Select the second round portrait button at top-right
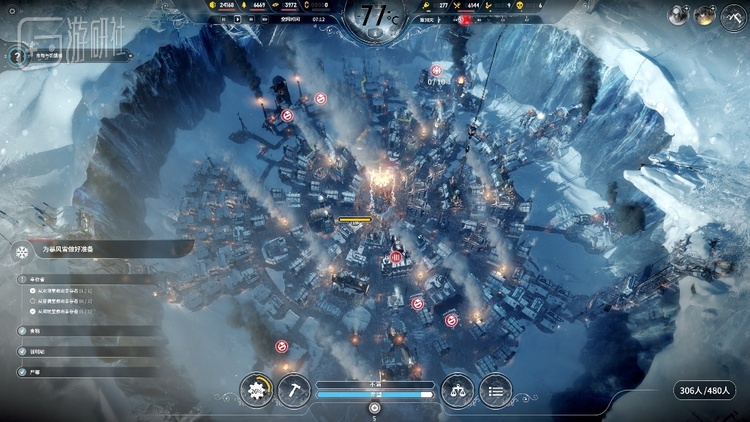 (705, 14)
